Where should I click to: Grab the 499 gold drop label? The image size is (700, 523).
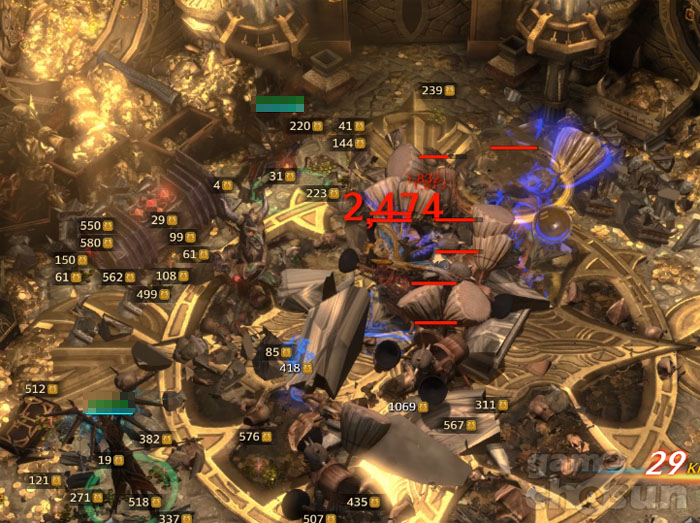tap(153, 295)
